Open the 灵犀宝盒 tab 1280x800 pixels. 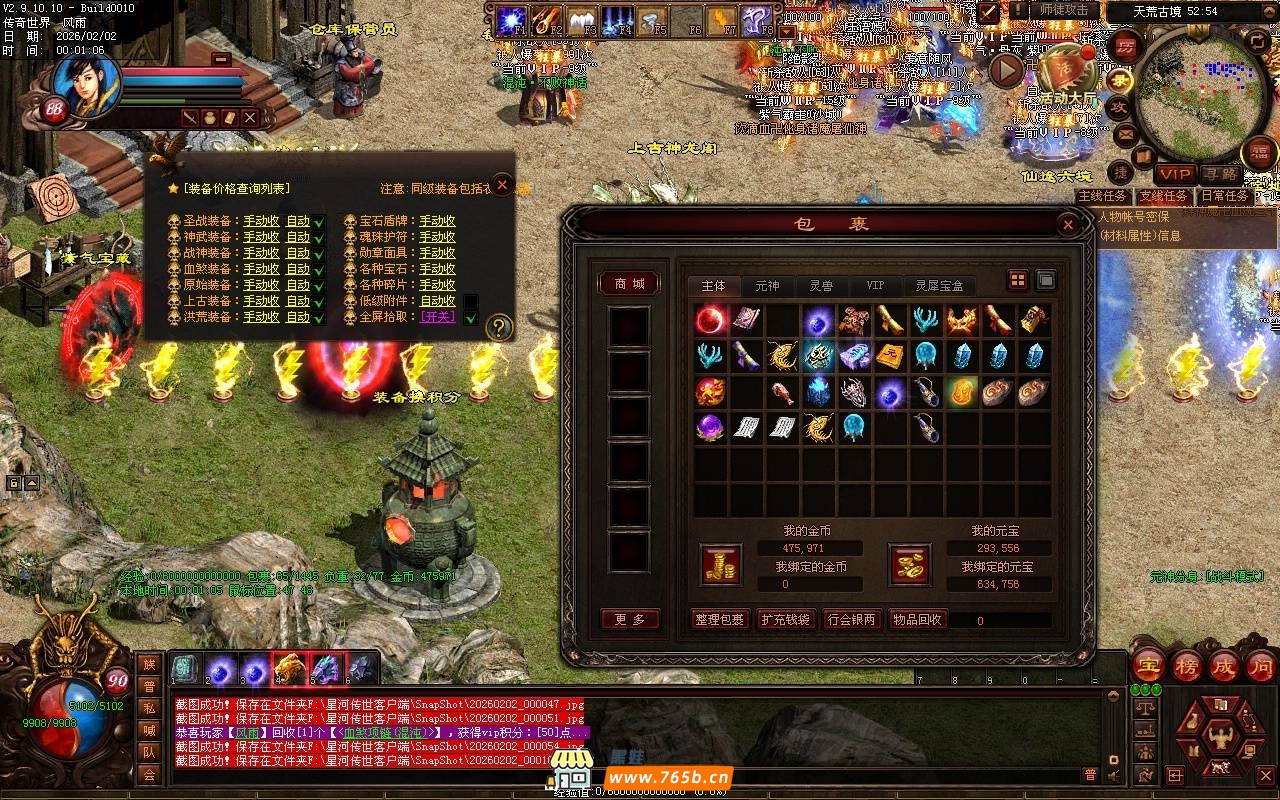(x=939, y=286)
